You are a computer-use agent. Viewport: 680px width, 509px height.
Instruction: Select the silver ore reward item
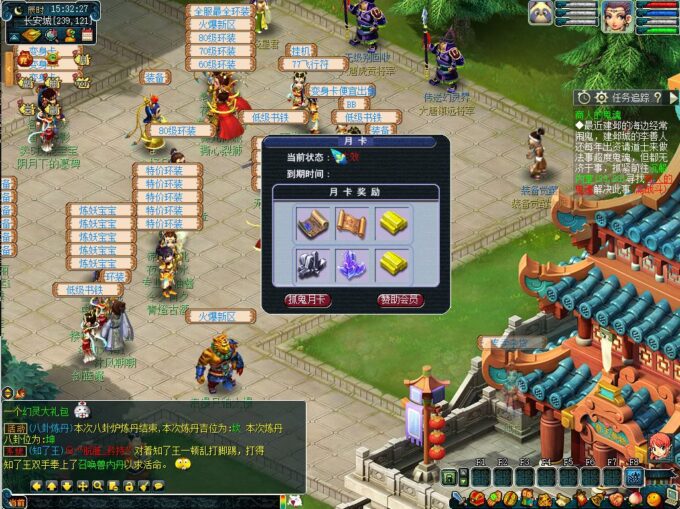pyautogui.click(x=312, y=263)
